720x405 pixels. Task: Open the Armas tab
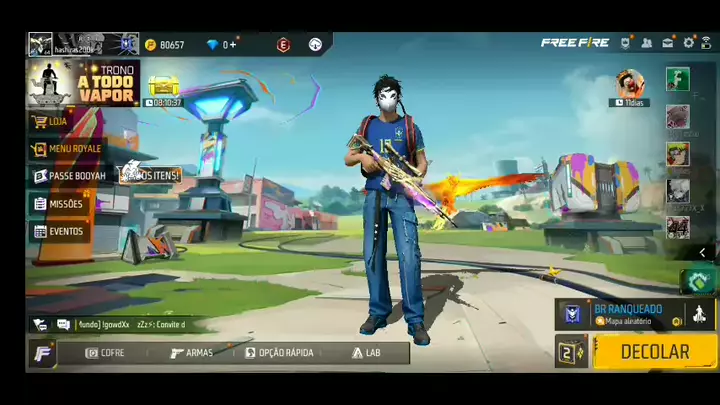[x=191, y=353]
